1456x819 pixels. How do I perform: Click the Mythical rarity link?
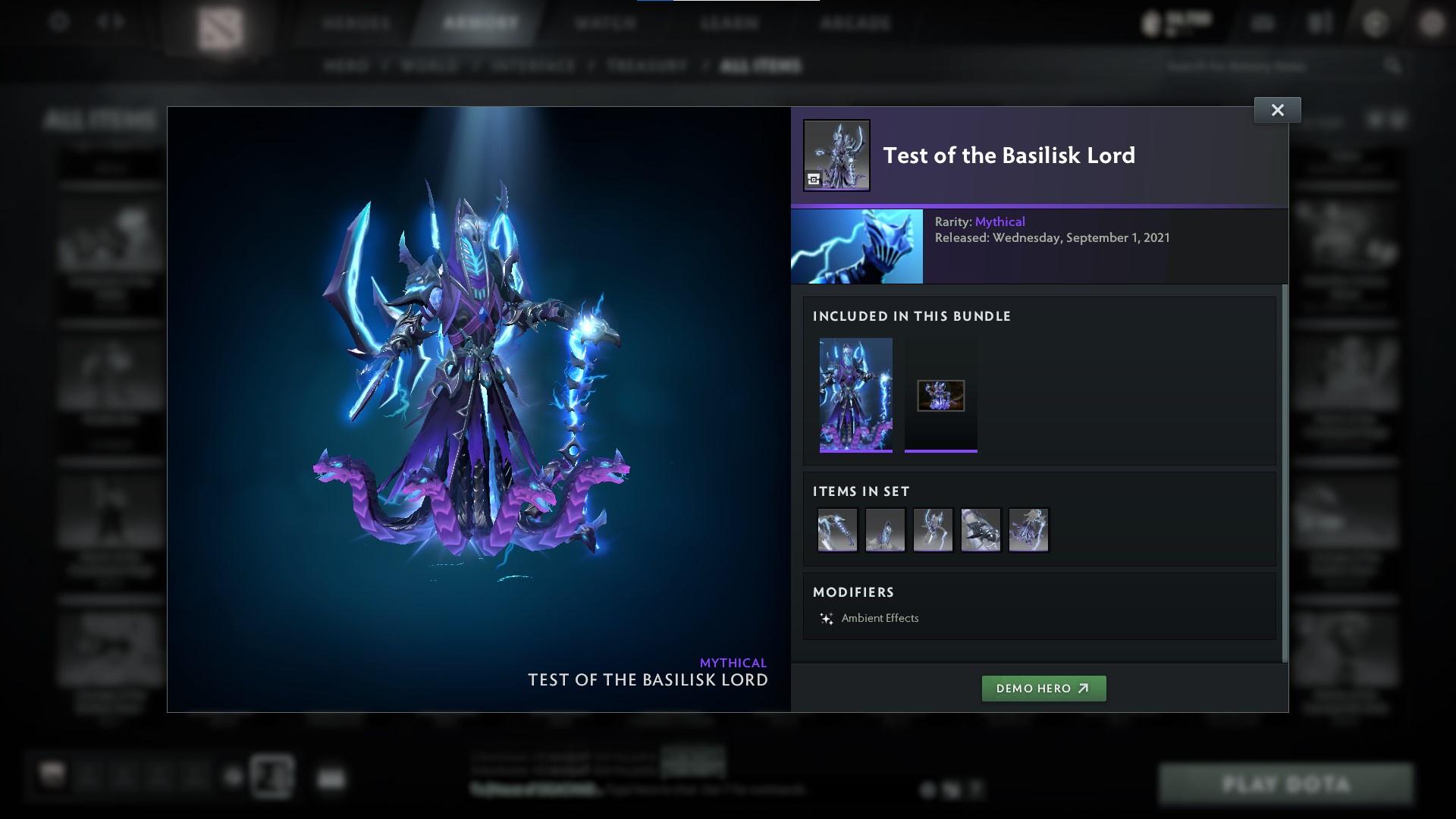(x=1000, y=221)
